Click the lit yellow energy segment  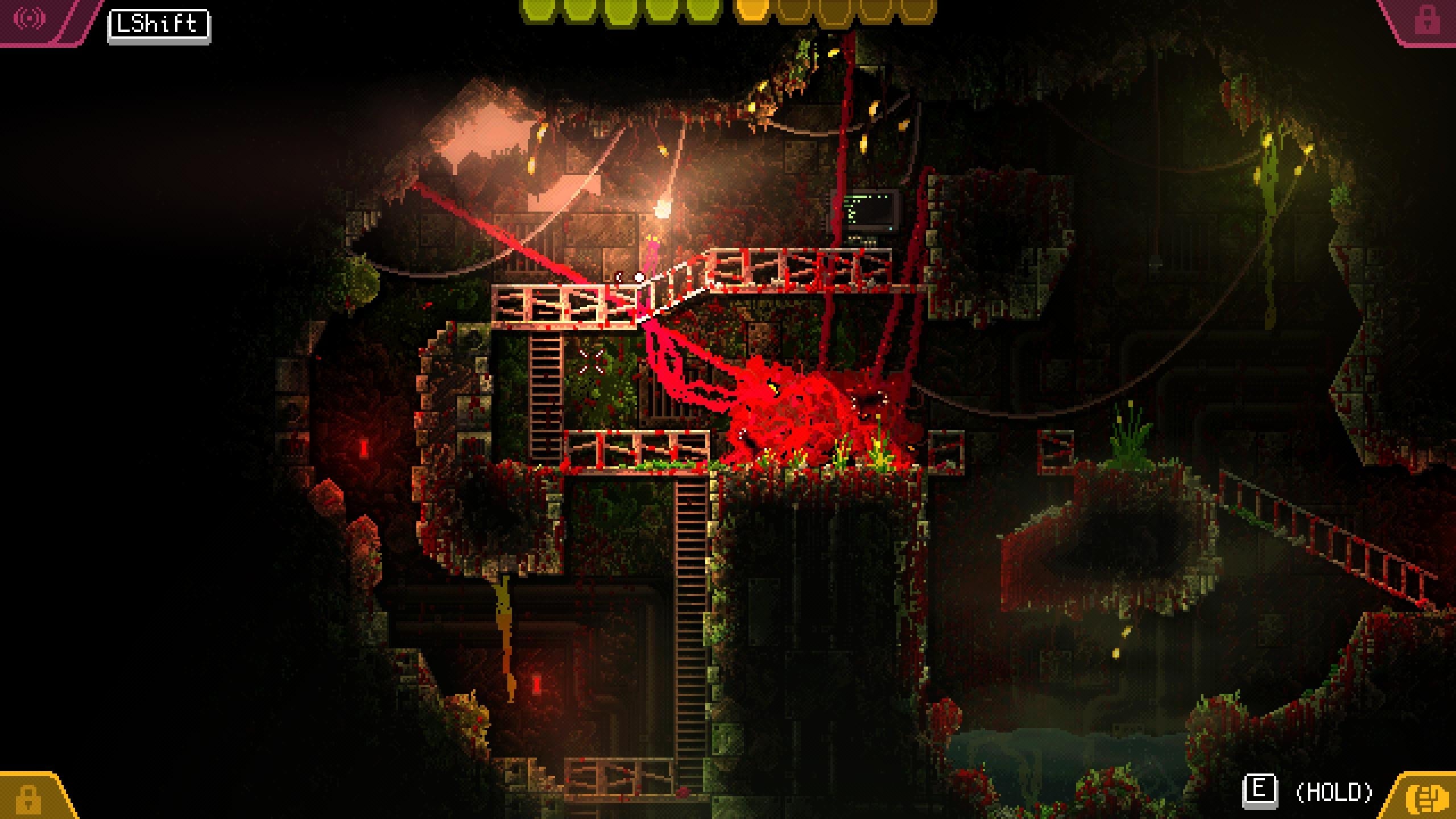pos(751,11)
